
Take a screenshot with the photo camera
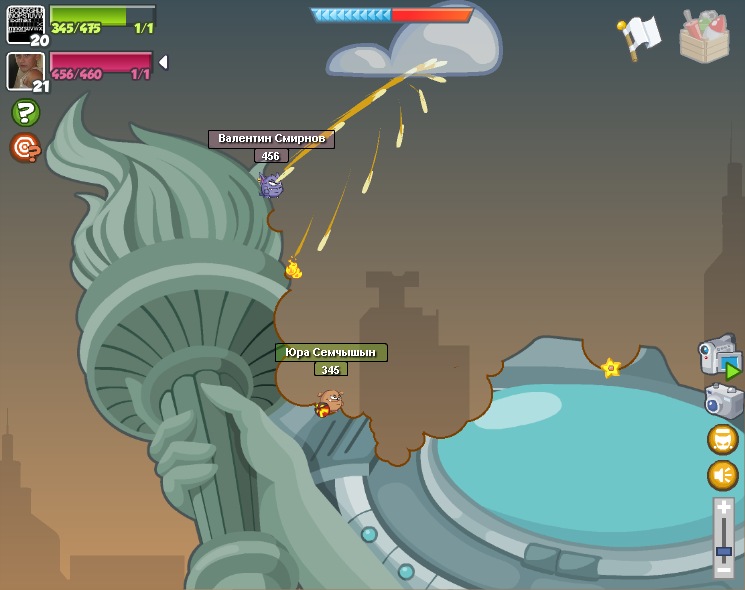[723, 401]
